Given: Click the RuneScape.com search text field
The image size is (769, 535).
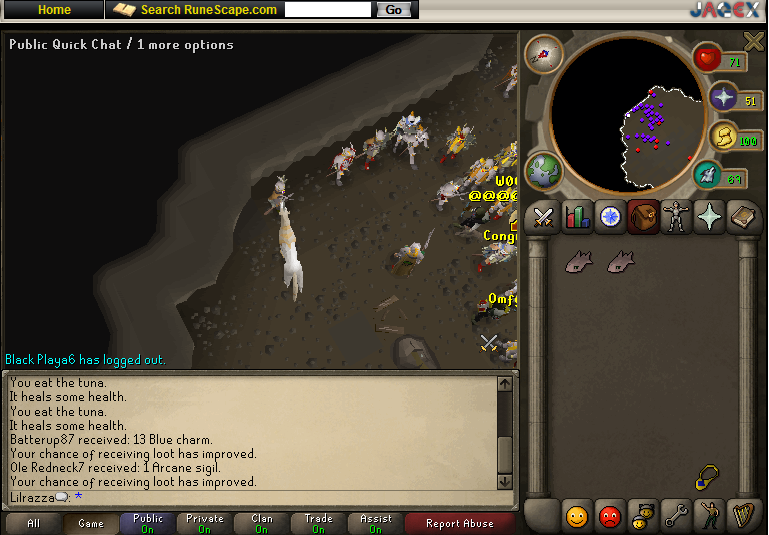Looking at the screenshot, I should pyautogui.click(x=328, y=10).
